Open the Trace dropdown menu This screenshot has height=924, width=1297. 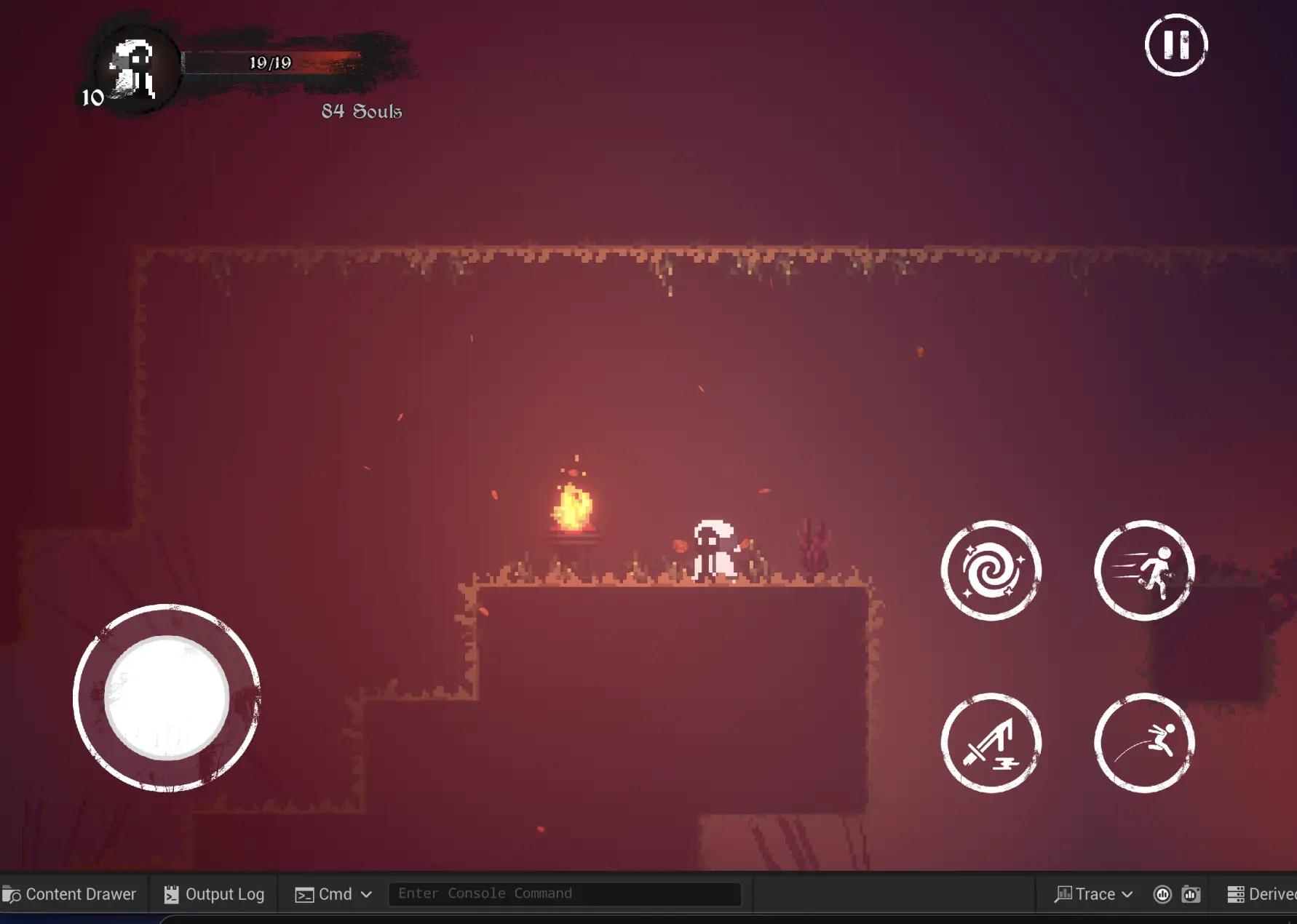[1094, 894]
